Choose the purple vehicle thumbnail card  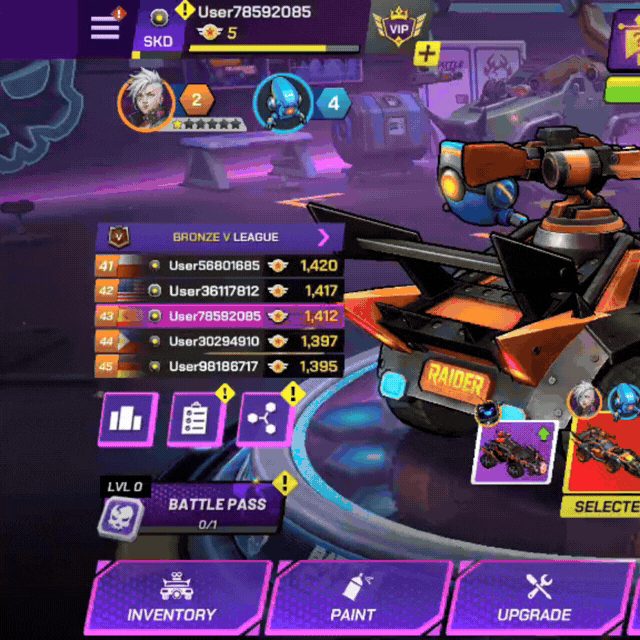tap(513, 452)
